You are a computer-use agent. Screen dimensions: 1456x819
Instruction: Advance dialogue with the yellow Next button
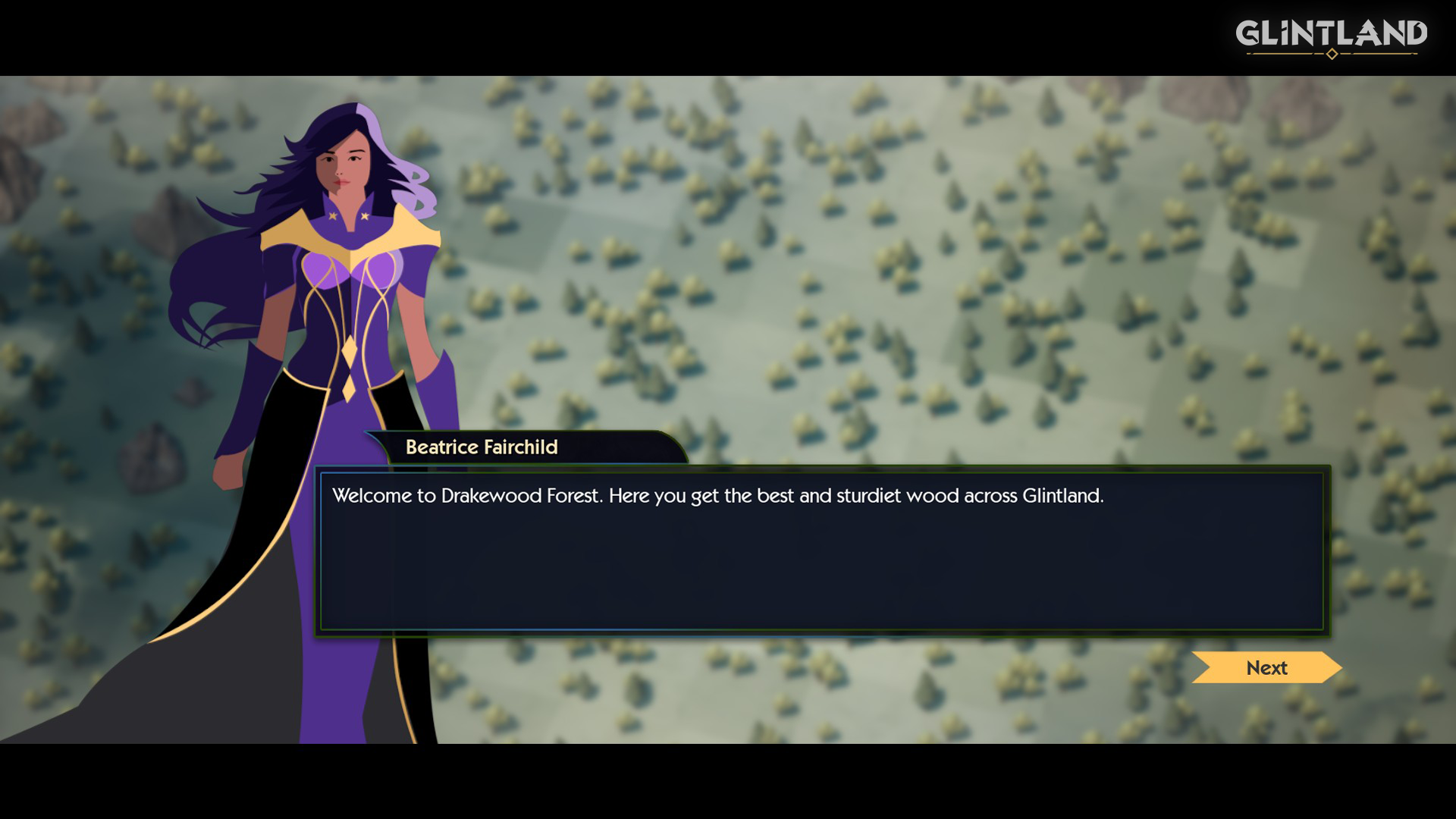[x=1266, y=668]
